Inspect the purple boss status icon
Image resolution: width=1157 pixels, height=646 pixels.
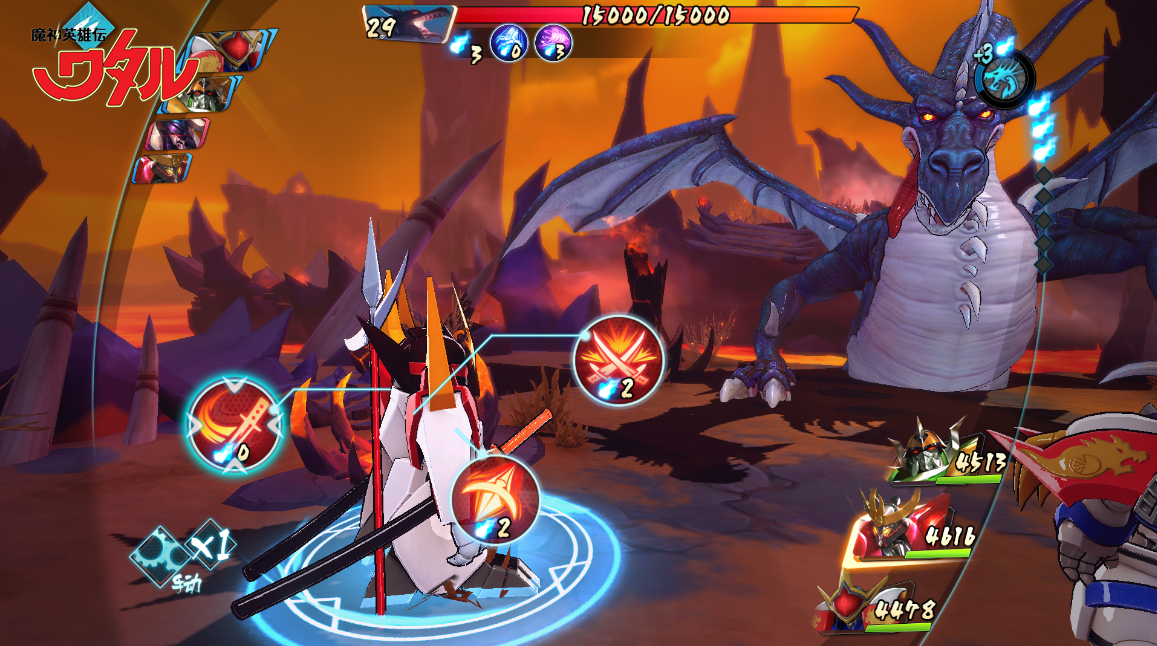tap(552, 45)
